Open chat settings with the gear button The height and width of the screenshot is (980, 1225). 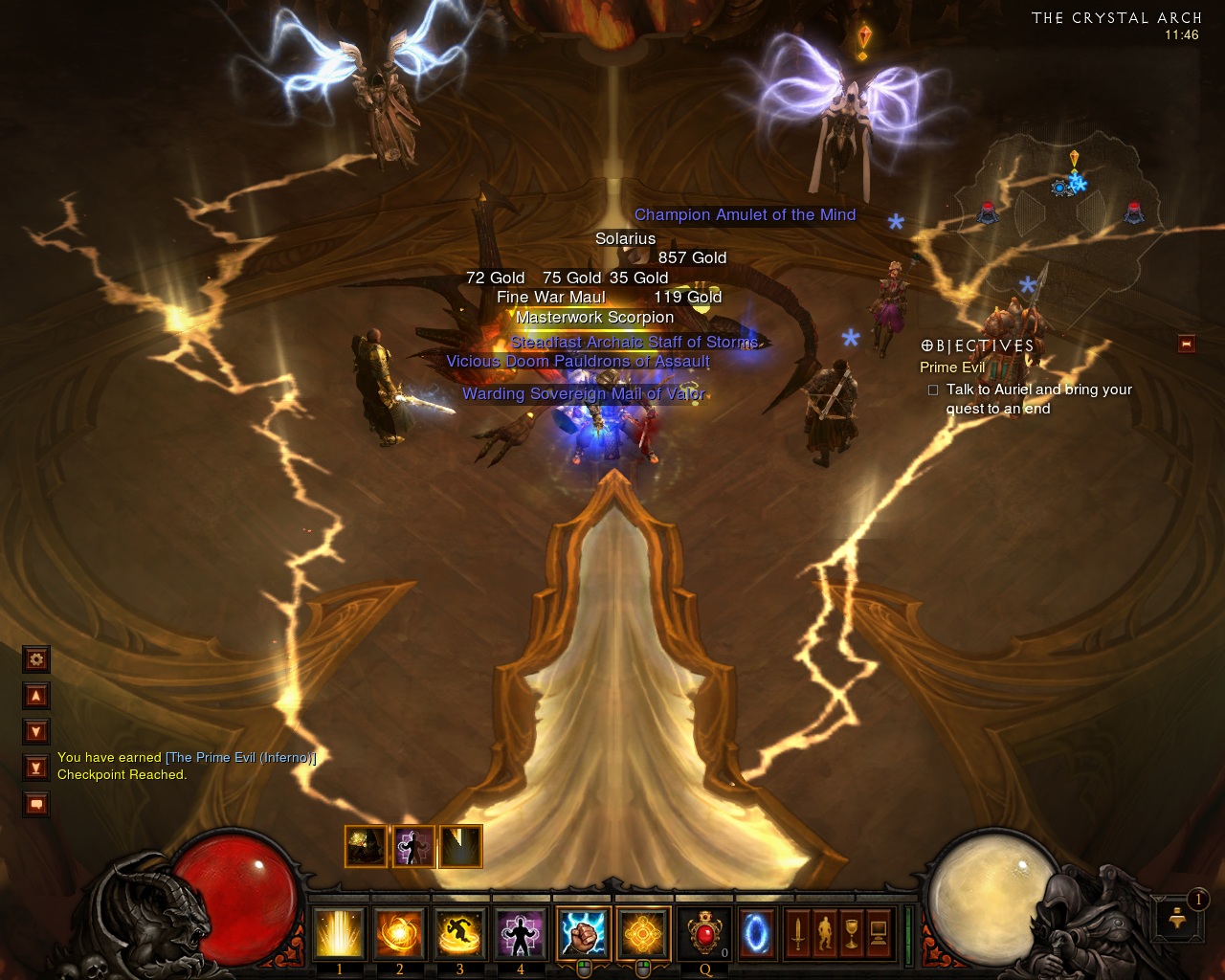point(36,658)
